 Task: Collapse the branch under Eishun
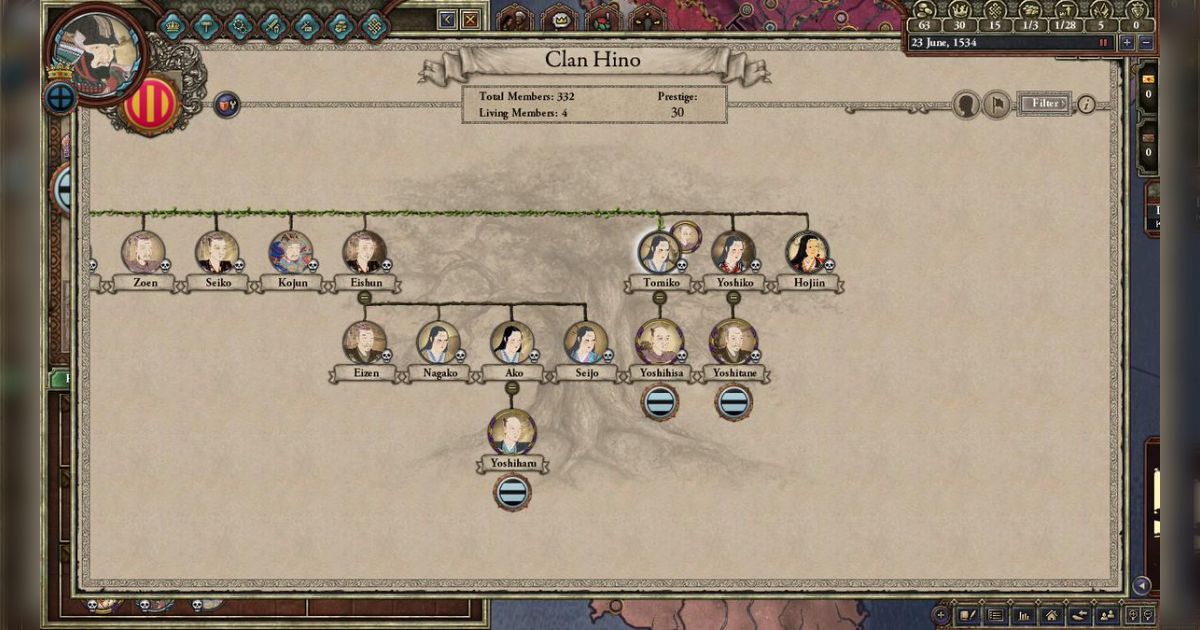pos(364,298)
